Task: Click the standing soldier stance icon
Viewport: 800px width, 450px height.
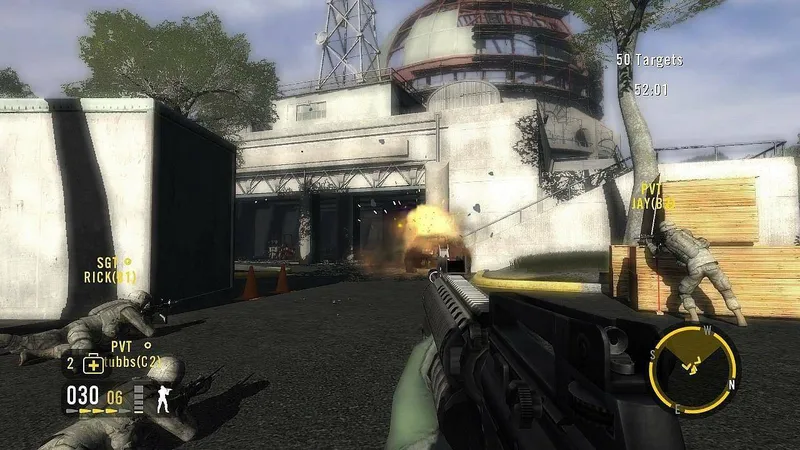Action: click(162, 399)
